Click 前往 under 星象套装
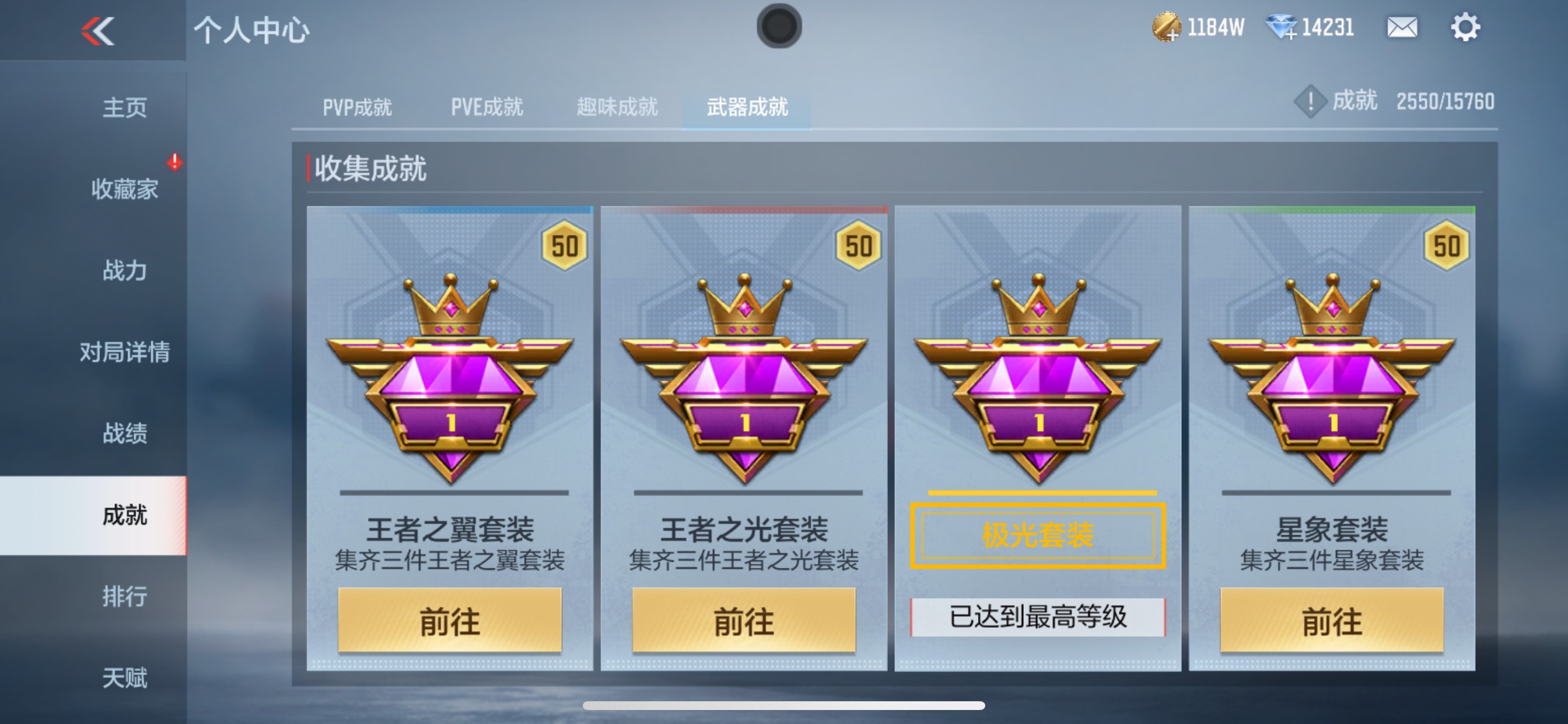This screenshot has width=1568, height=724. coord(1332,622)
